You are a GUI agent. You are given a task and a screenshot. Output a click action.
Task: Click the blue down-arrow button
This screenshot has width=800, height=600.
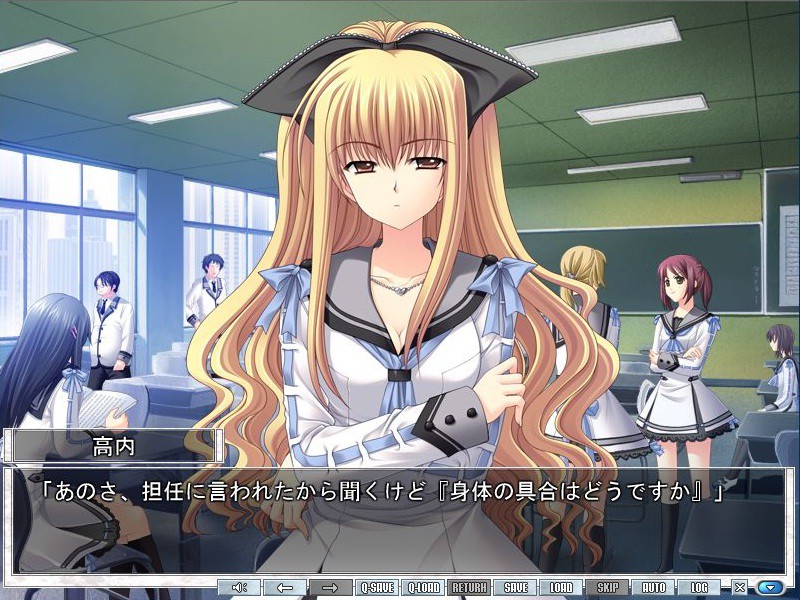tap(770, 587)
